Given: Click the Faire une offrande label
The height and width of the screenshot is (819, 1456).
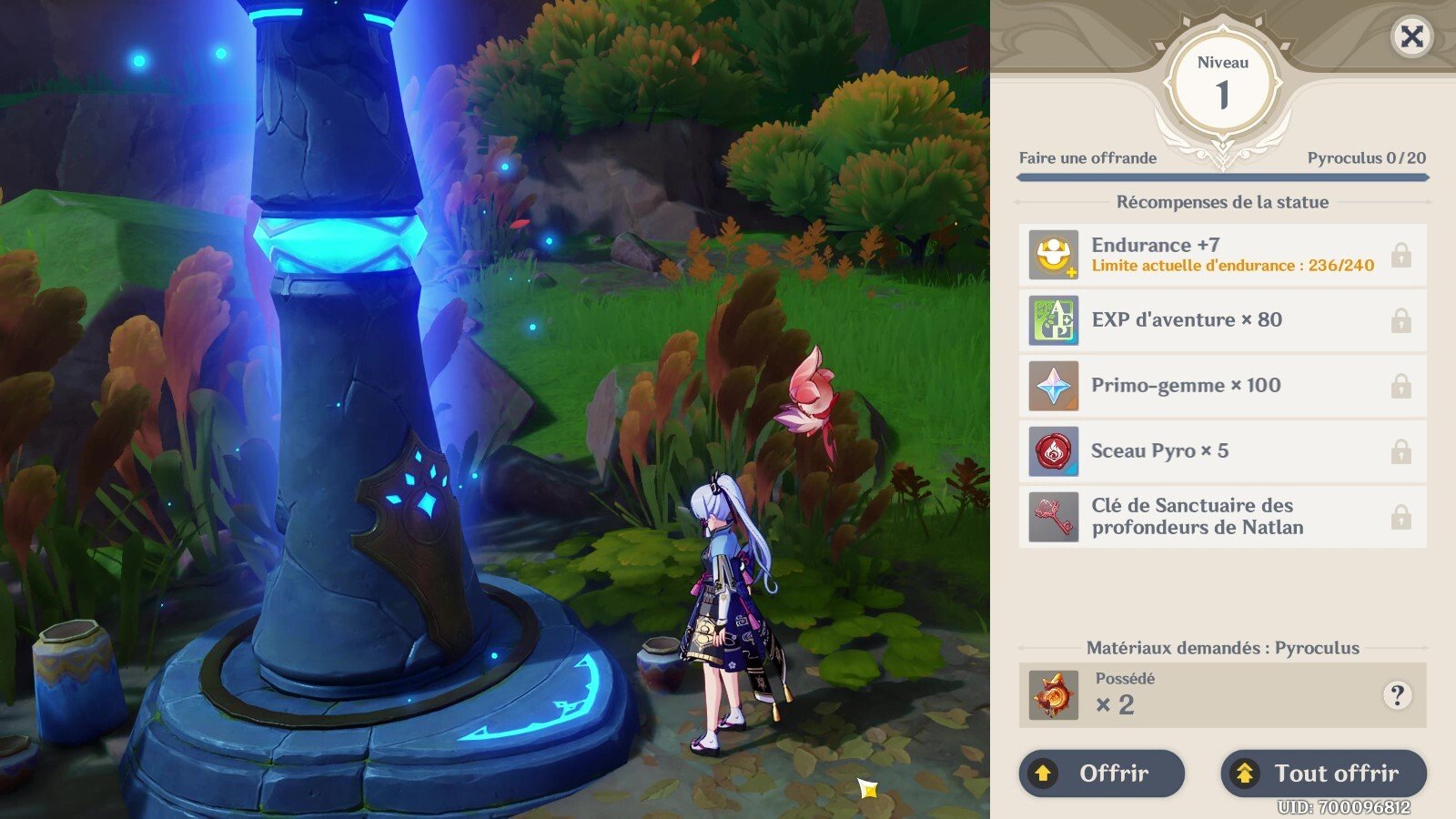Looking at the screenshot, I should click(1088, 158).
